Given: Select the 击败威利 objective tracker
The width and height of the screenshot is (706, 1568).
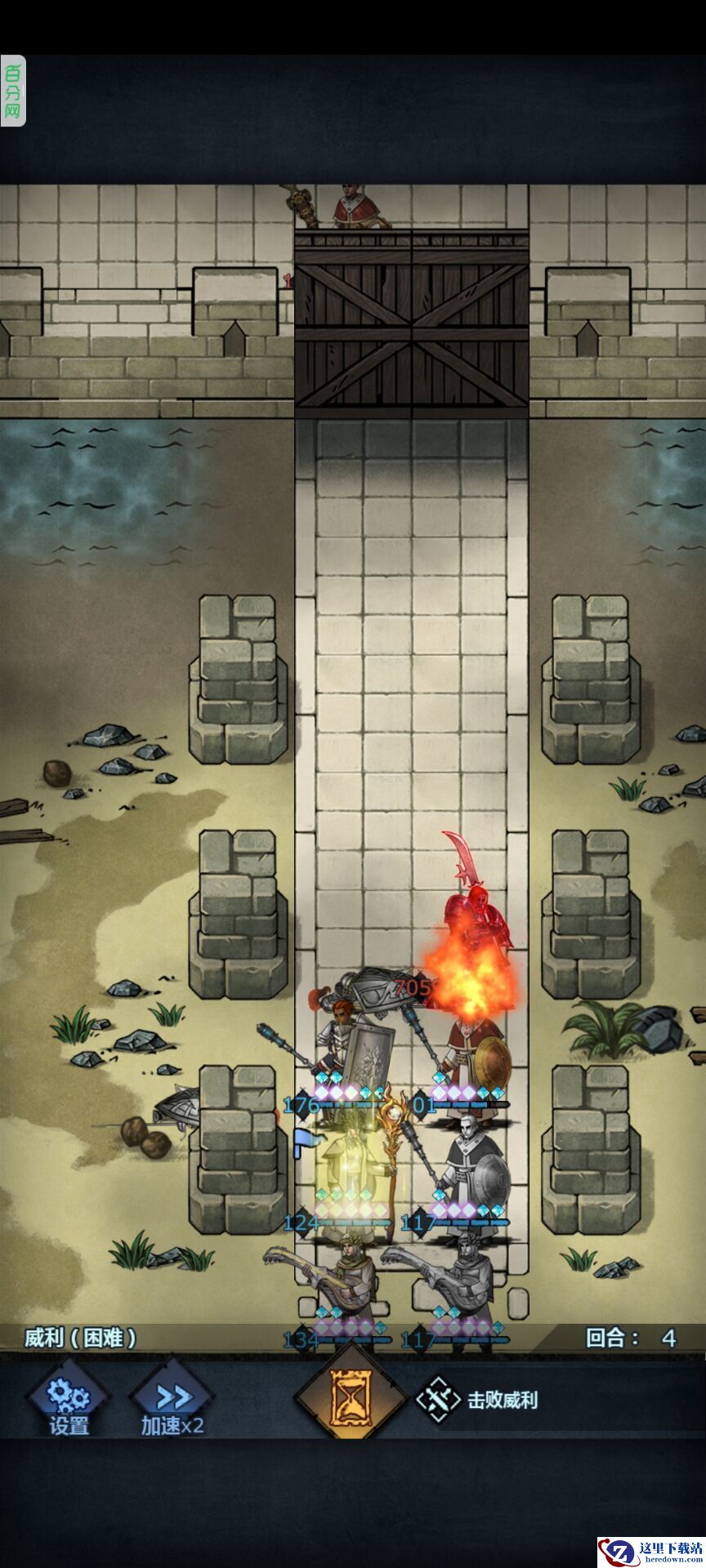Looking at the screenshot, I should pyautogui.click(x=479, y=1400).
